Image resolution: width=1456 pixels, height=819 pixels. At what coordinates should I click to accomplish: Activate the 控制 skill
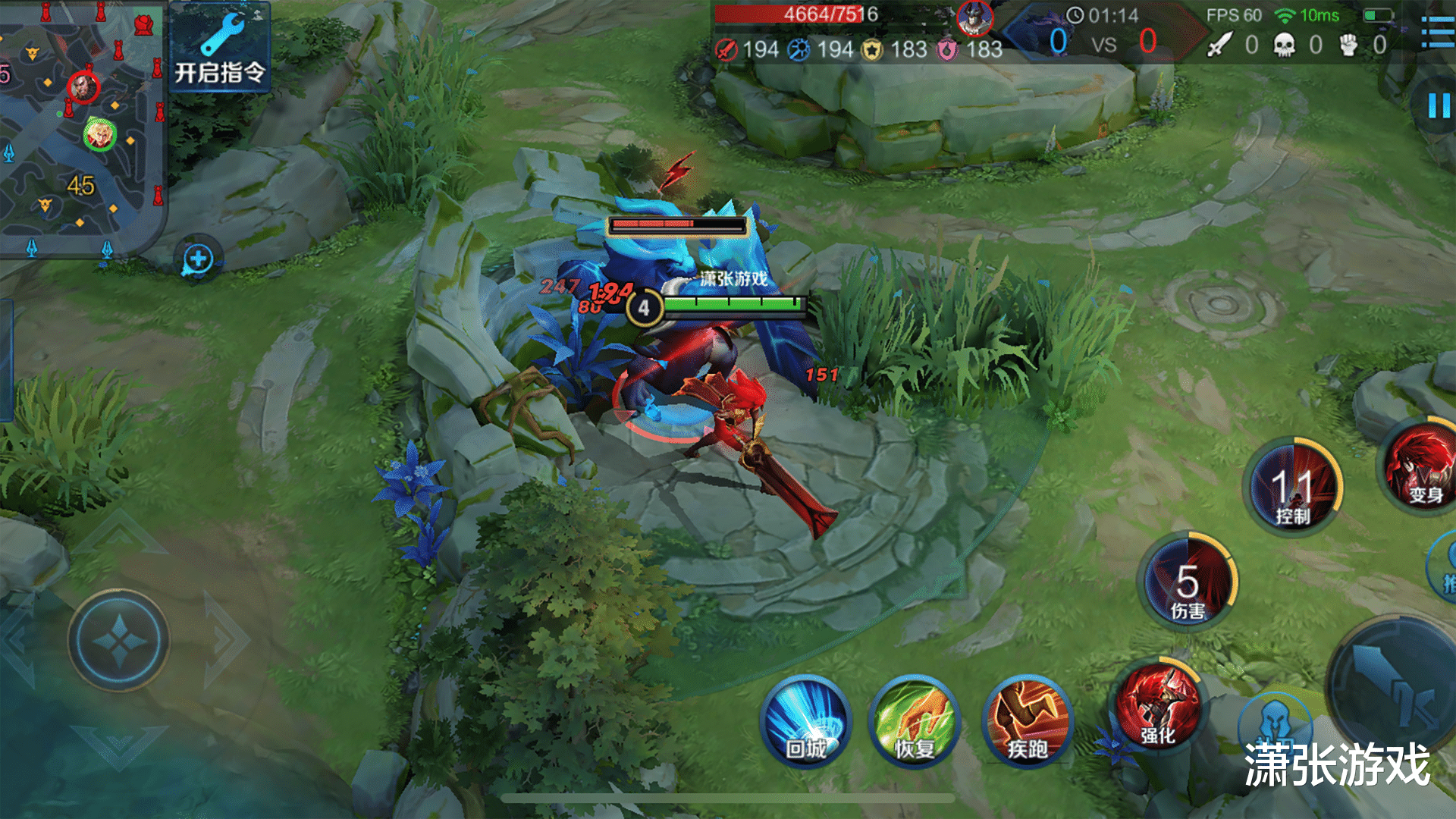1293,485
